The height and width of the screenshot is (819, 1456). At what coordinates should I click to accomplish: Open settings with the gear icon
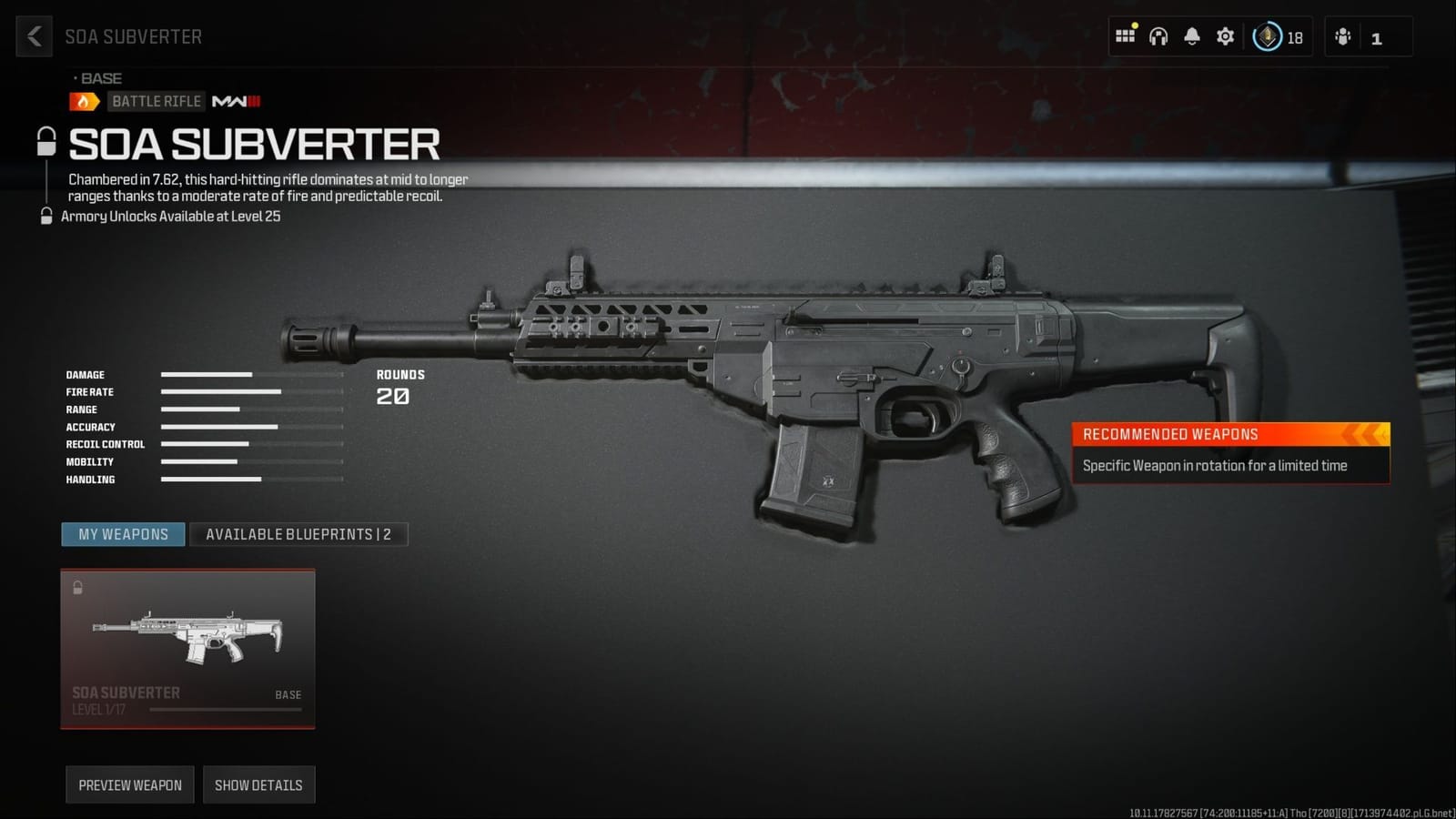pos(1226,36)
